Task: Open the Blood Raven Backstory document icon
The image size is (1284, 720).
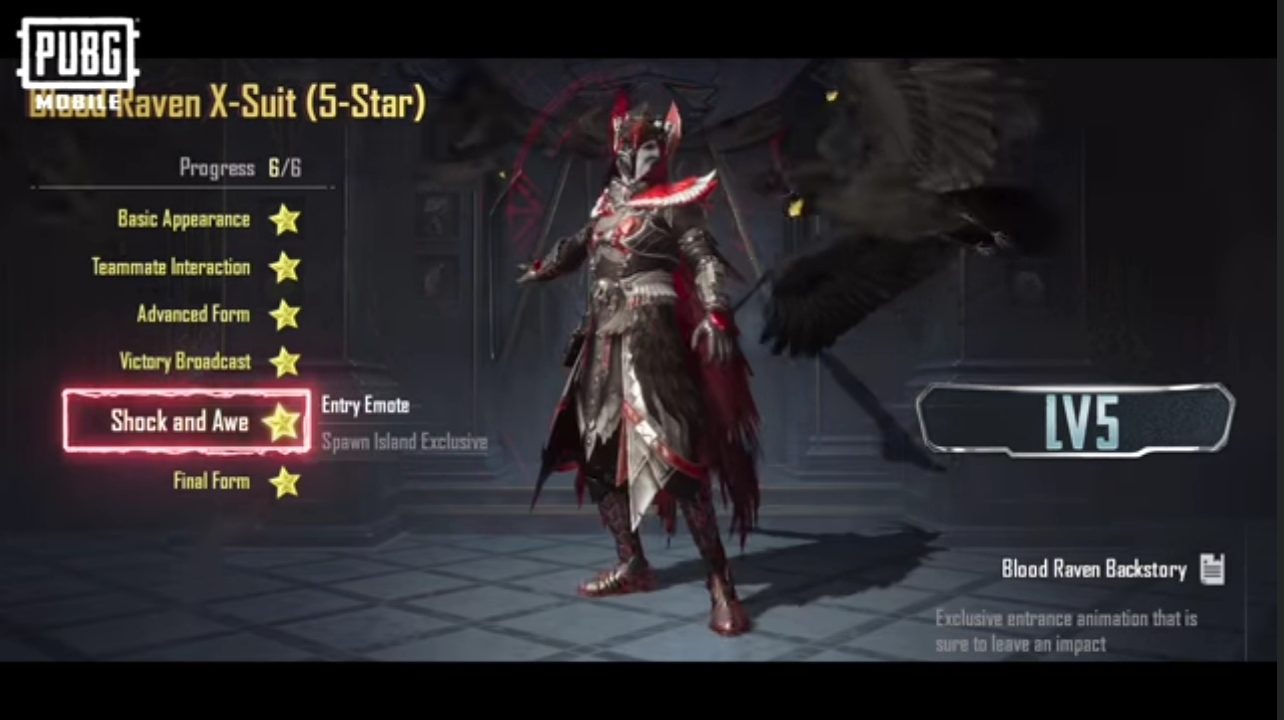Action: [x=1213, y=568]
